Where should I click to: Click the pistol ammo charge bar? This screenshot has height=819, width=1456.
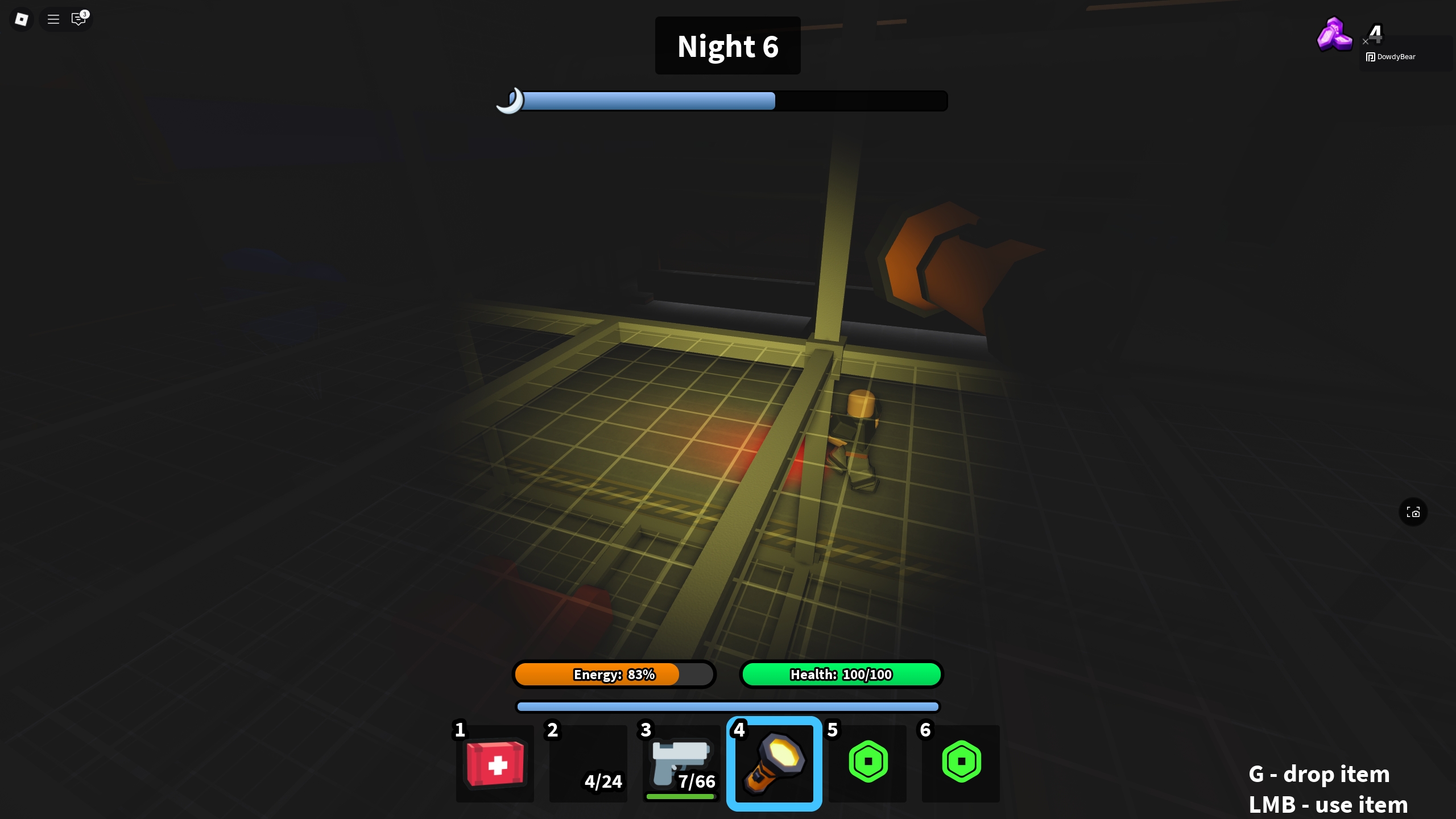pos(680,797)
